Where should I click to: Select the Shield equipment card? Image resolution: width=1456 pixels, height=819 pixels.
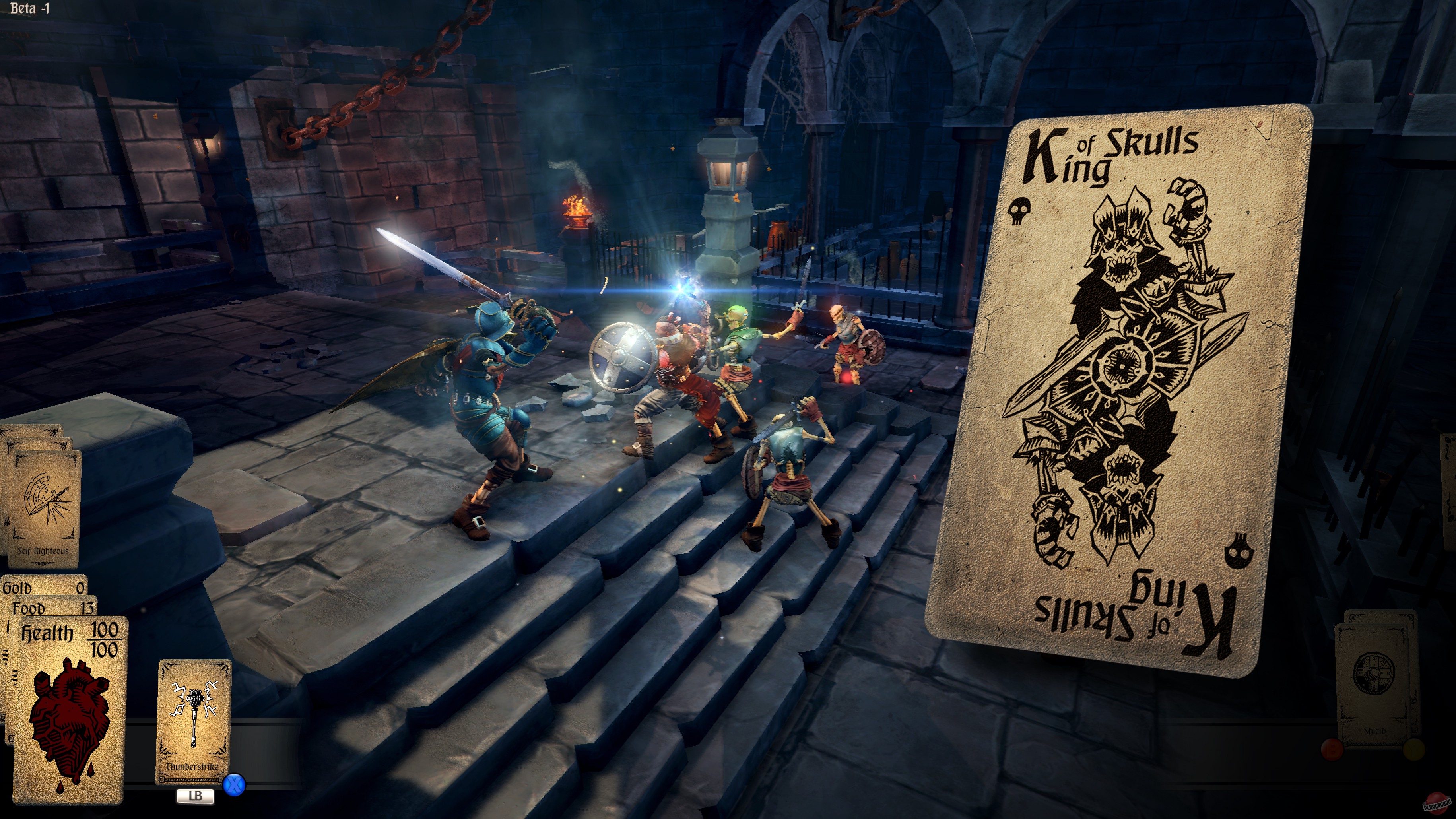coord(1375,731)
